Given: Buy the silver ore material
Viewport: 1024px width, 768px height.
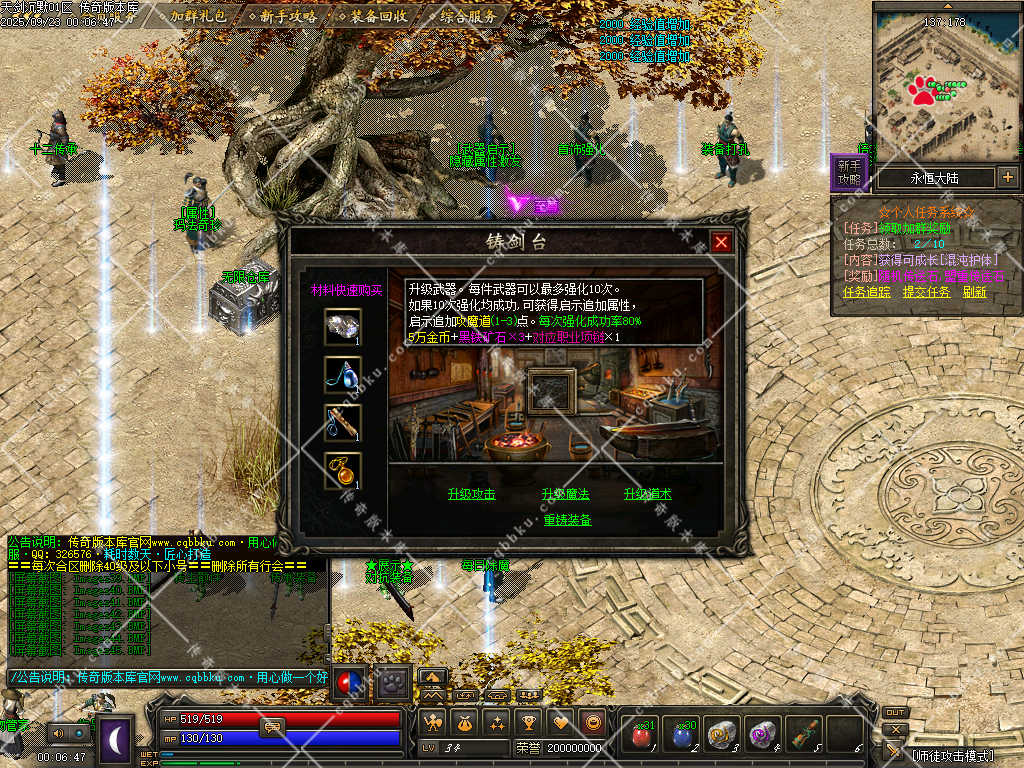Looking at the screenshot, I should (x=343, y=327).
